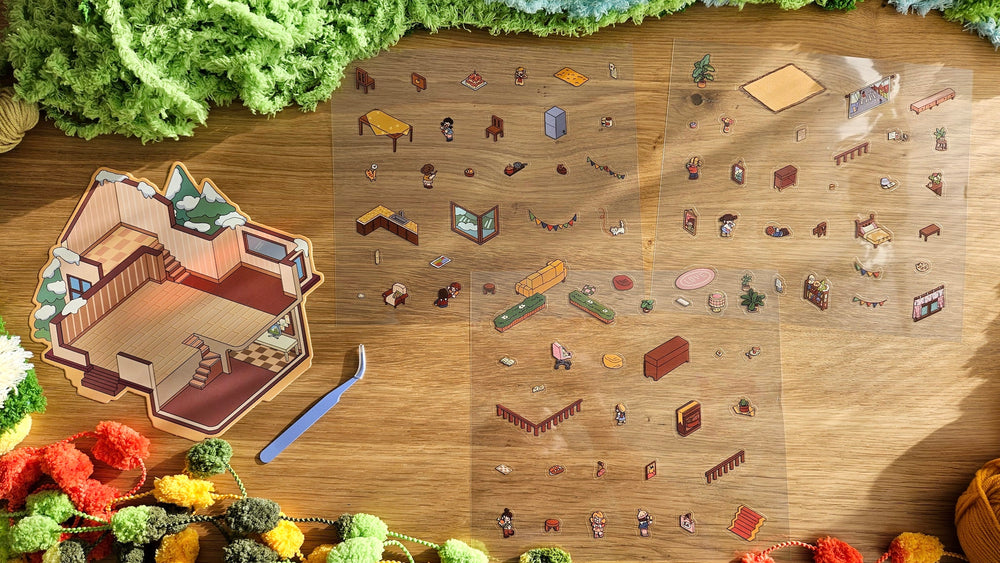The width and height of the screenshot is (1000, 563).
Task: Select the corner window sticker
Action: [474, 222]
